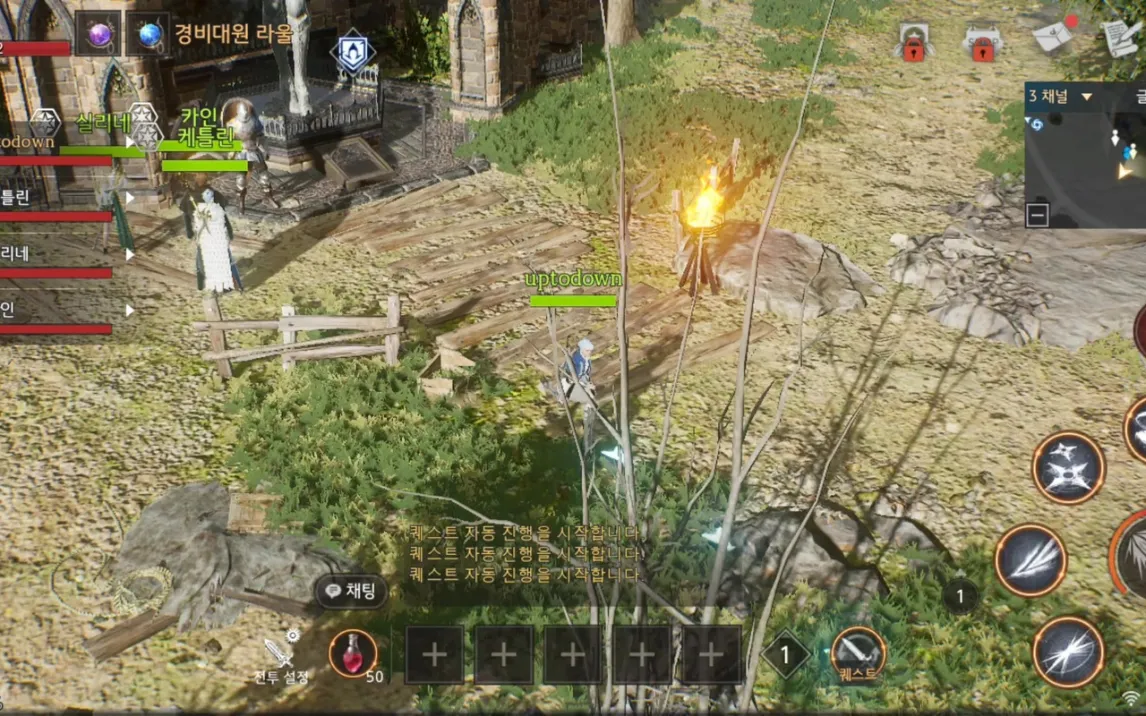This screenshot has width=1146, height=716.
Task: Select the purple orb buff icon
Action: tap(98, 35)
